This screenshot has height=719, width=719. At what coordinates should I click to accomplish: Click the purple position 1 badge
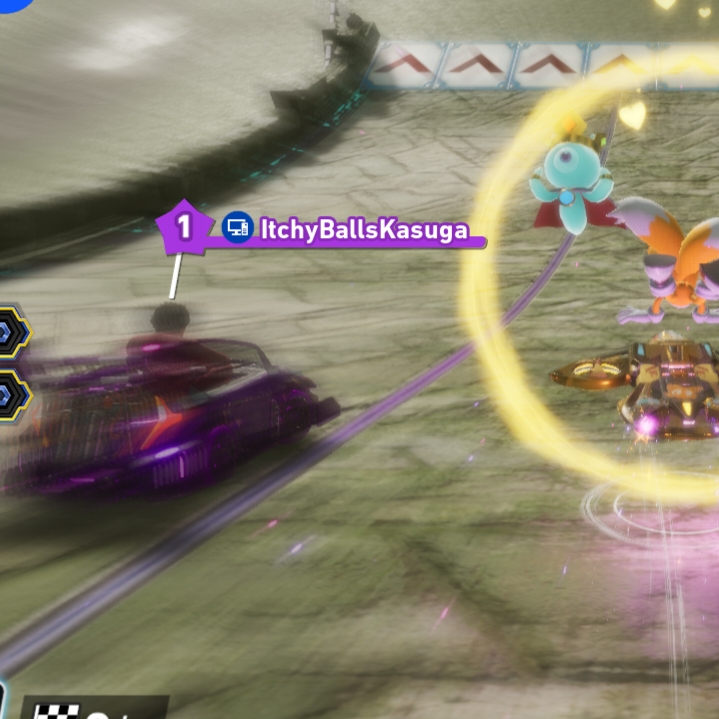(x=183, y=227)
